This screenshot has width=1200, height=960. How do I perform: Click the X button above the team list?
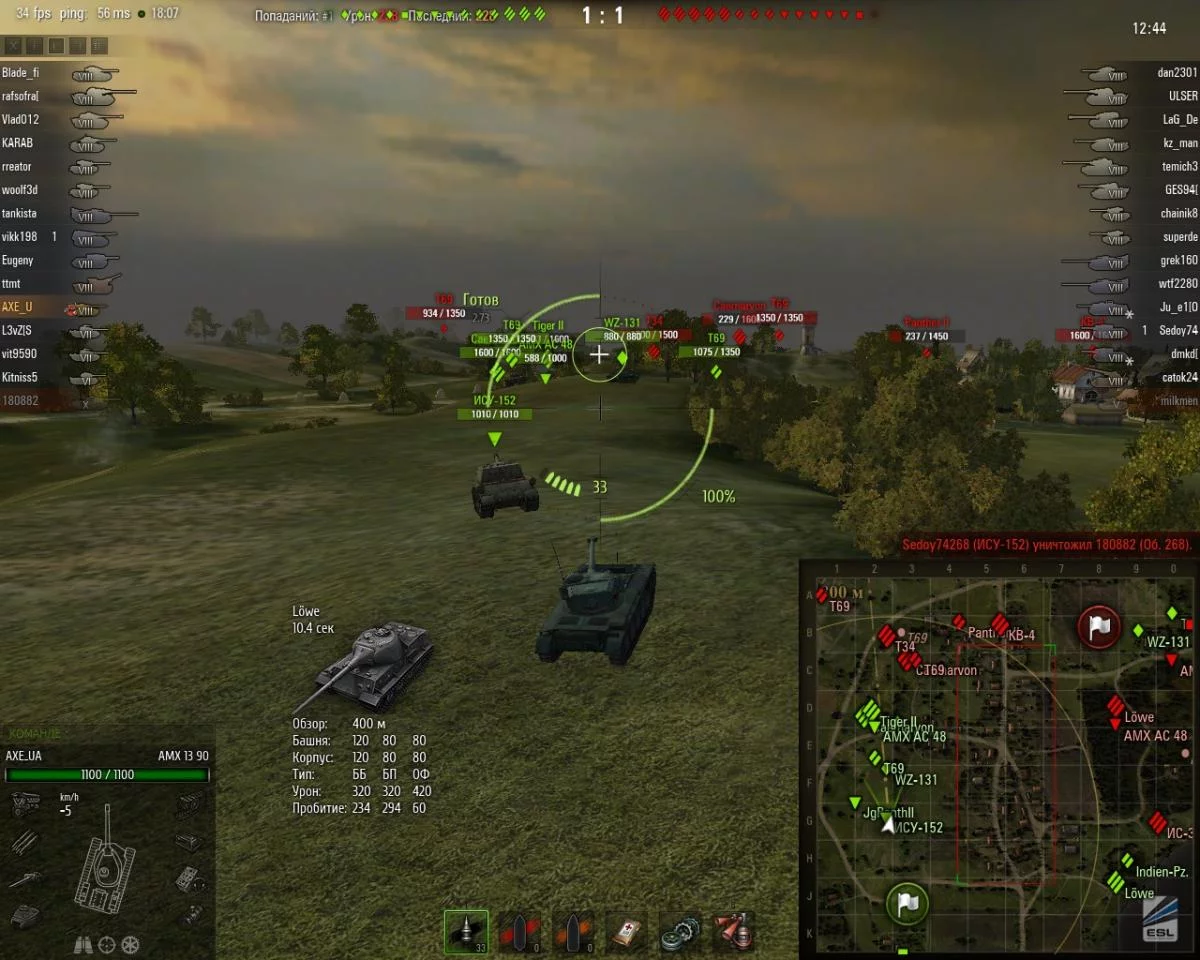click(13, 46)
